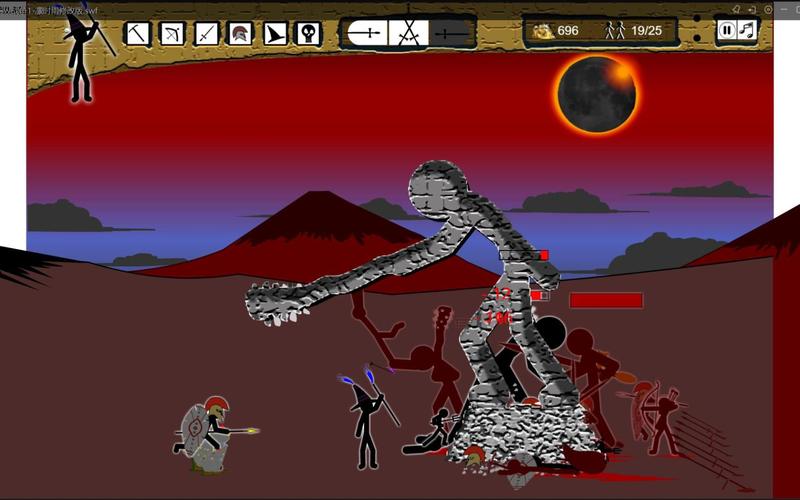Train a swordsman with the sword icon
The width and height of the screenshot is (800, 500).
pyautogui.click(x=207, y=34)
